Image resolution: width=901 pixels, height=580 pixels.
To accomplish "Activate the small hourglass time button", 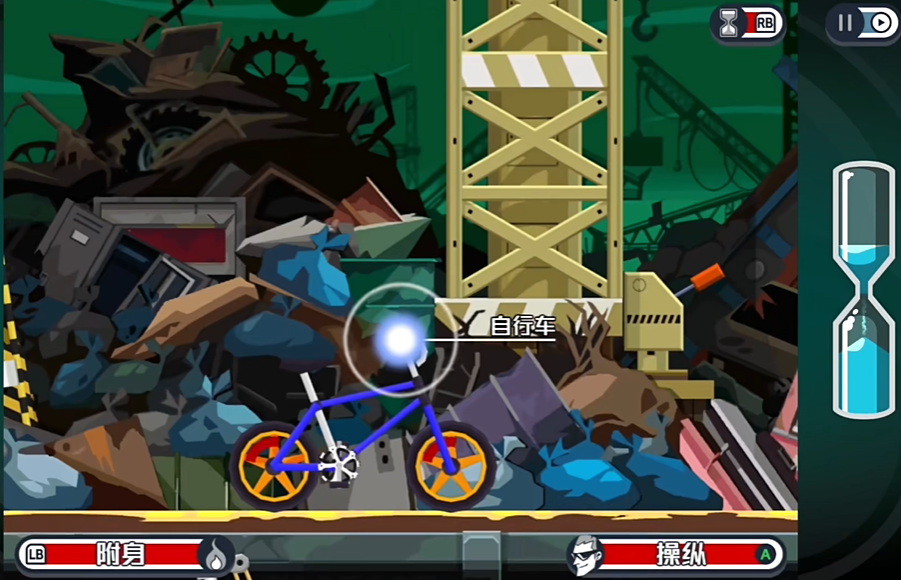I will point(746,24).
